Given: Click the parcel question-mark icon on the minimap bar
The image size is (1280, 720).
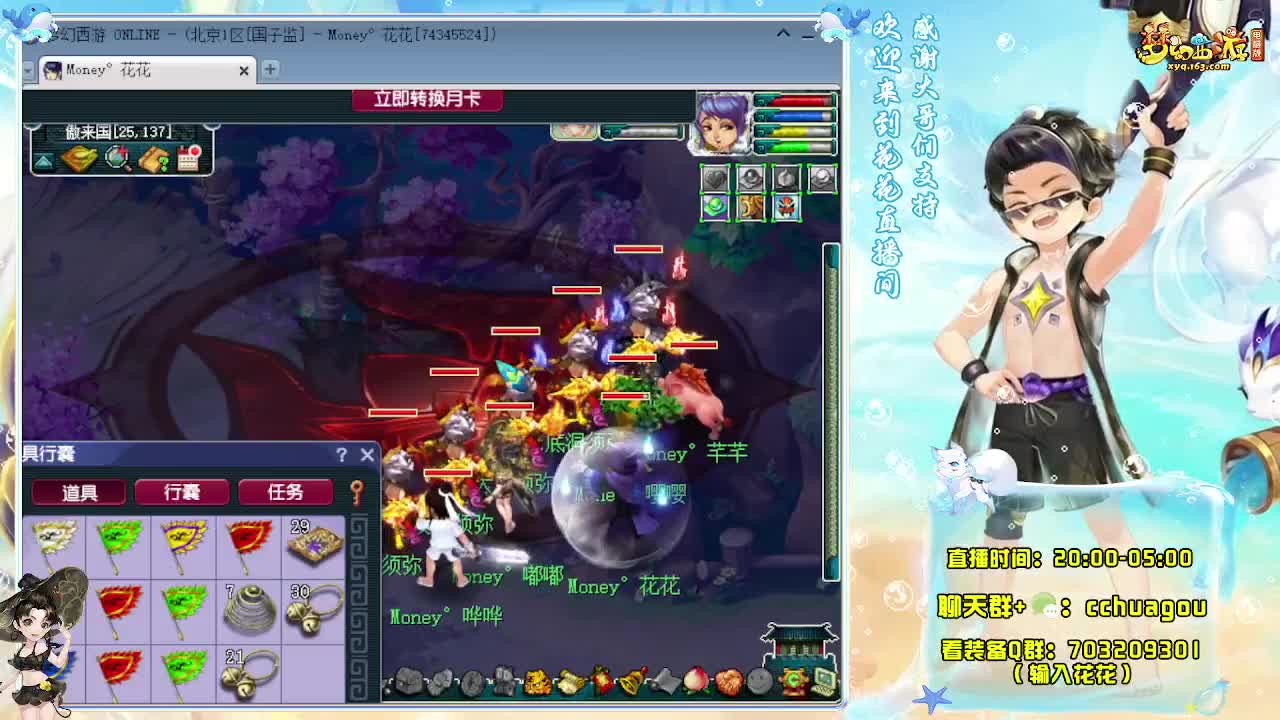Looking at the screenshot, I should 155,159.
